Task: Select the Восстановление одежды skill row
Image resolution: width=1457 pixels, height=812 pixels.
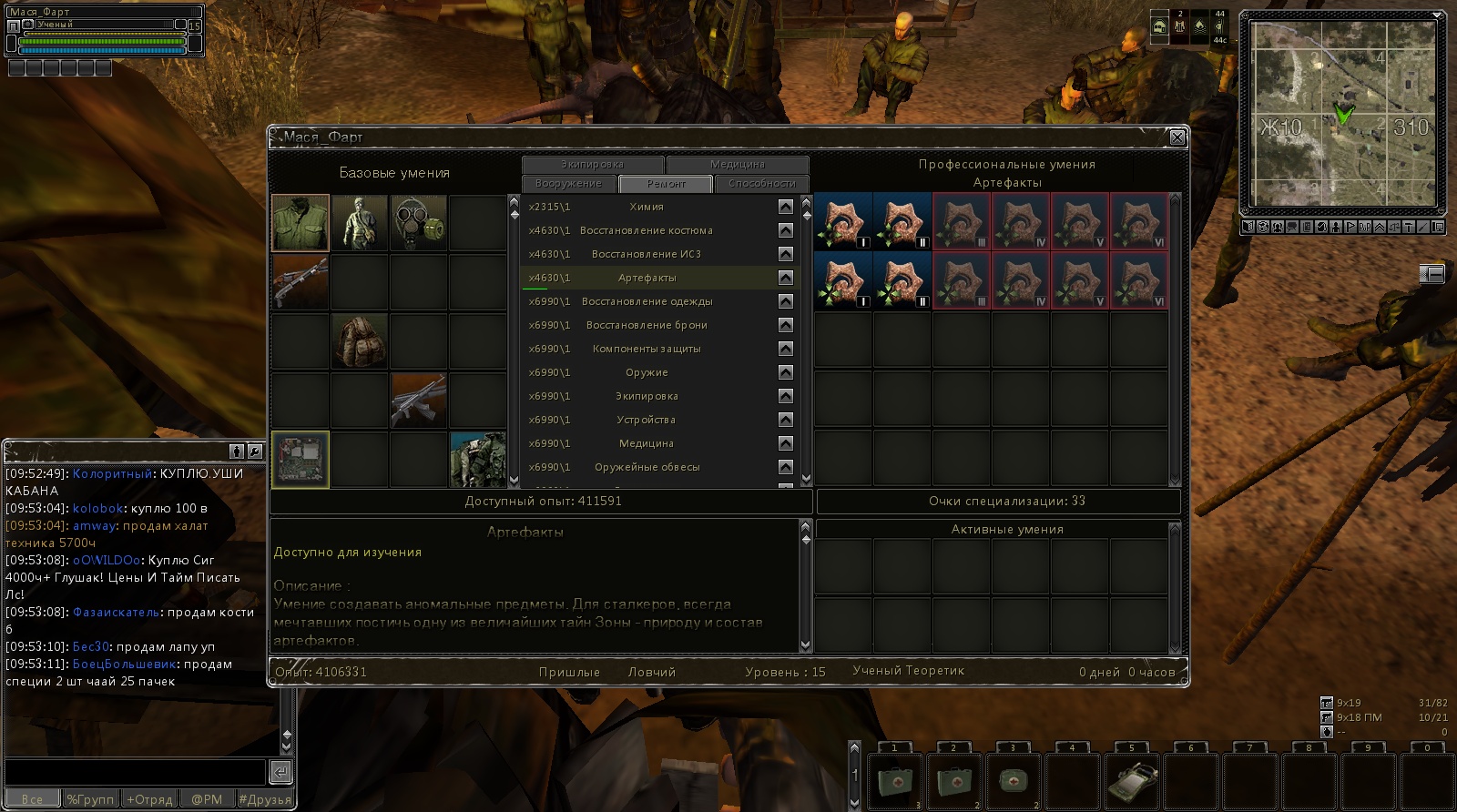Action: coord(647,302)
